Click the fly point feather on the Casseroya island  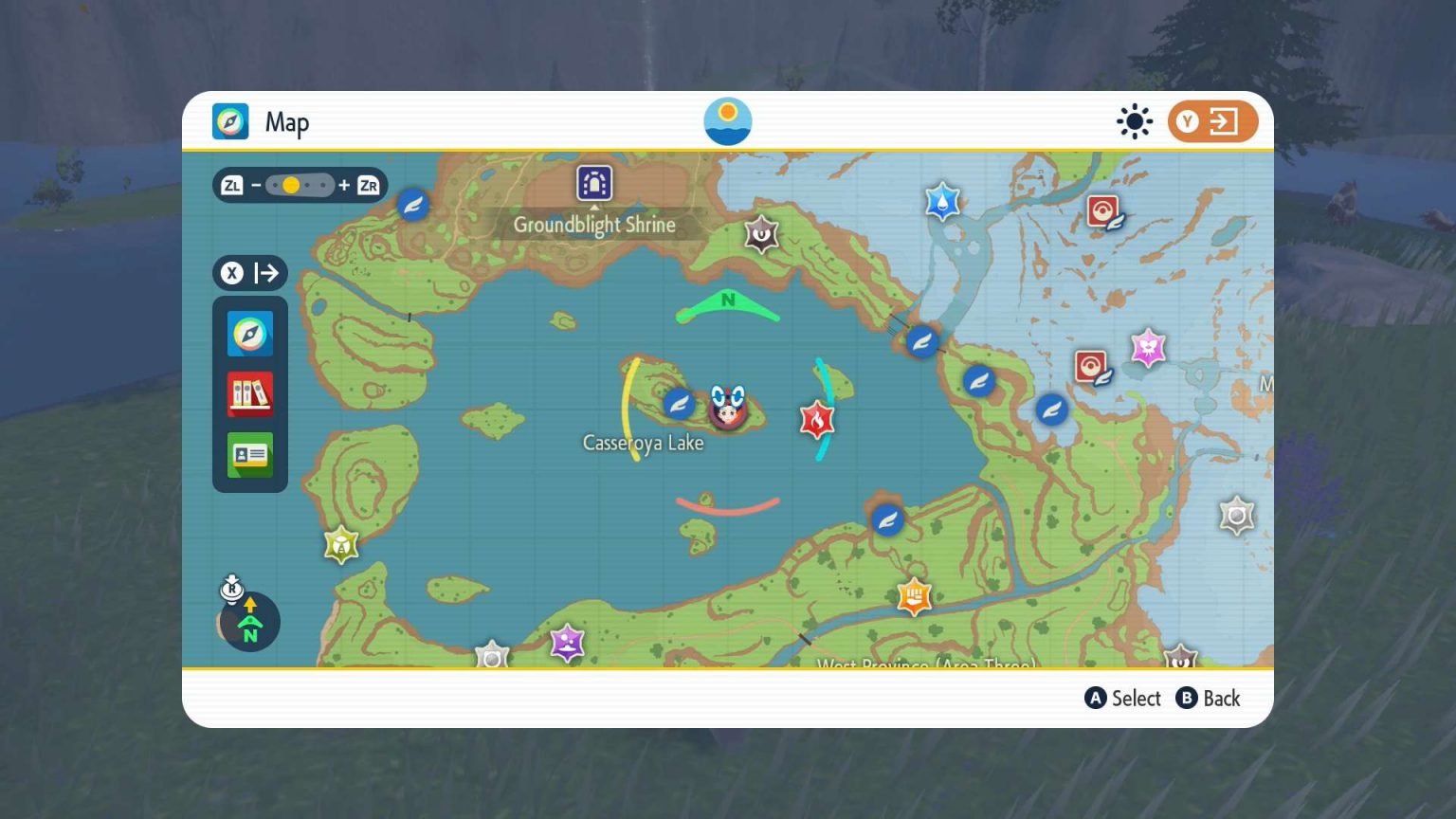(679, 403)
